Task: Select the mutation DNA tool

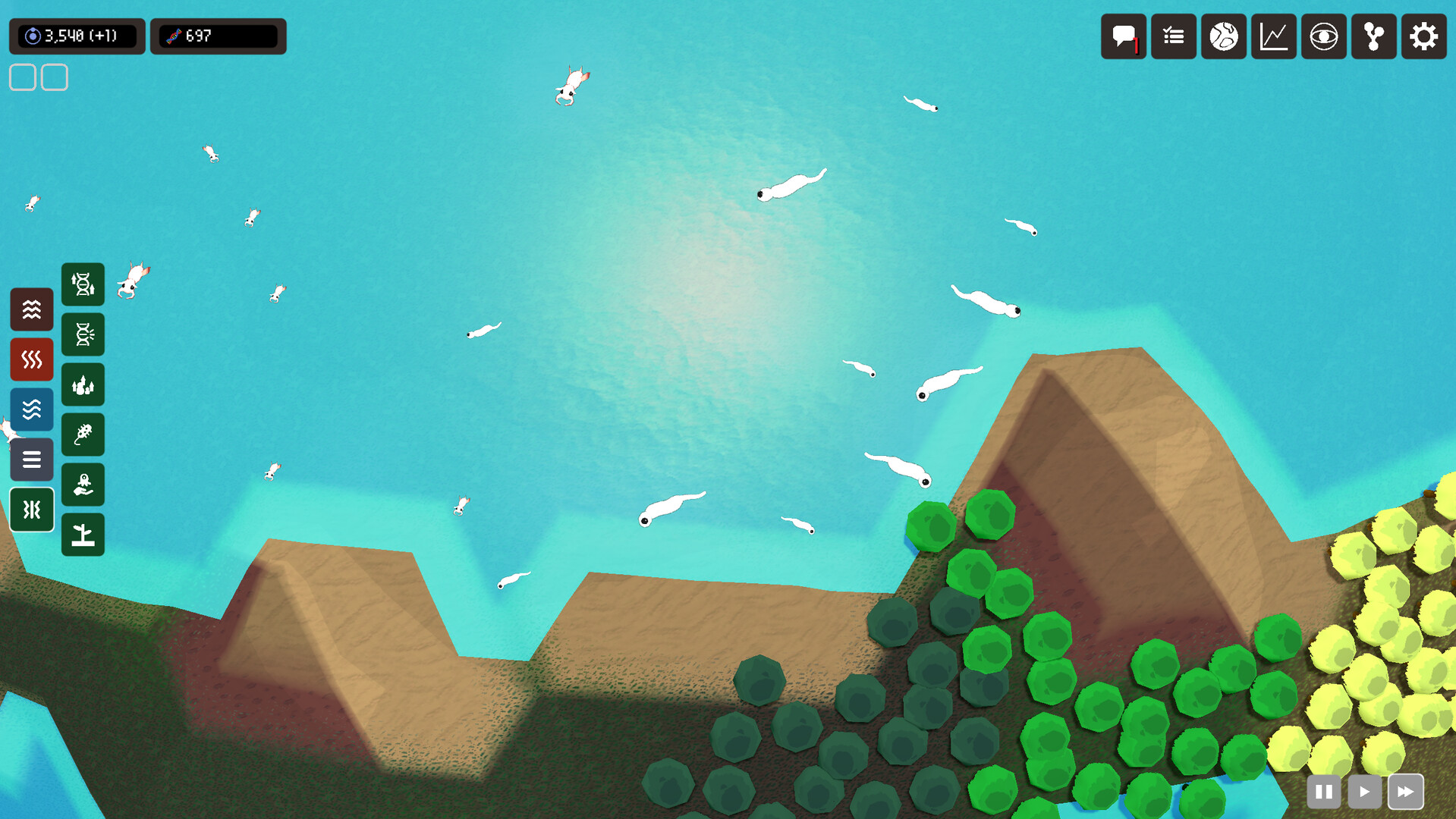Action: [83, 334]
